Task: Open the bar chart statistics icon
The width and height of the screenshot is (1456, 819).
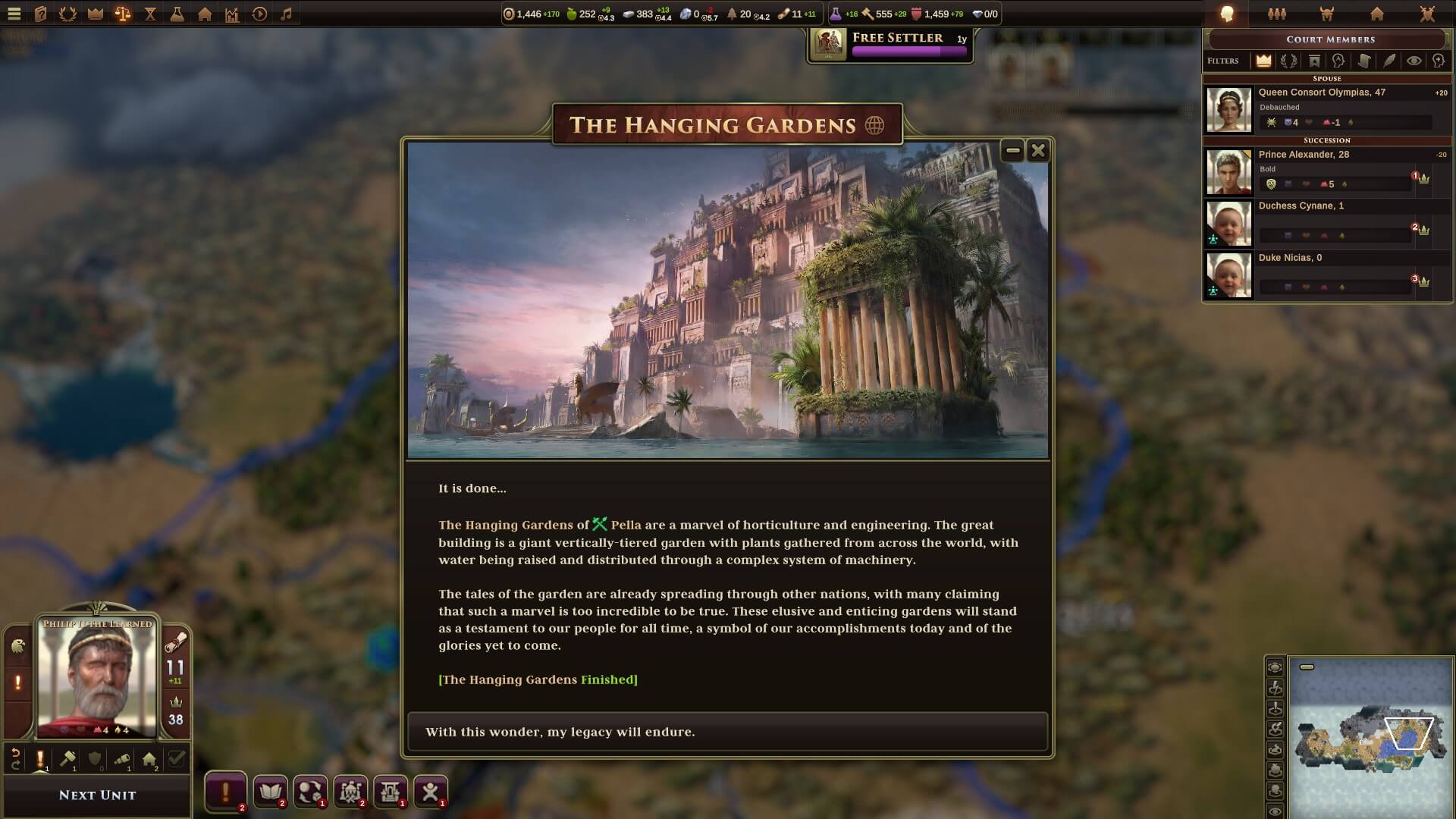Action: (x=232, y=14)
